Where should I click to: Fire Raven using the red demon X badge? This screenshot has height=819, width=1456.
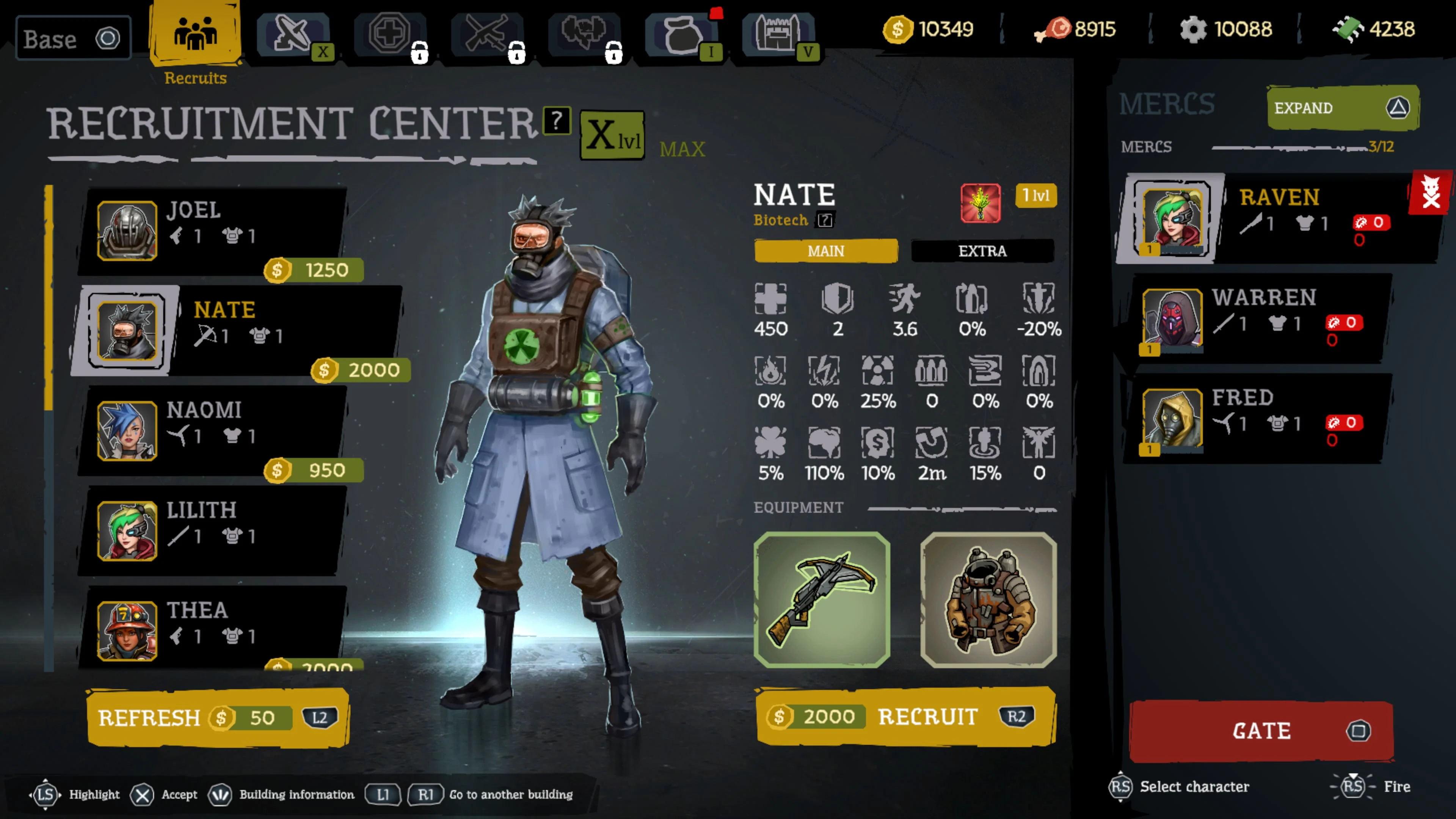pos(1431,193)
